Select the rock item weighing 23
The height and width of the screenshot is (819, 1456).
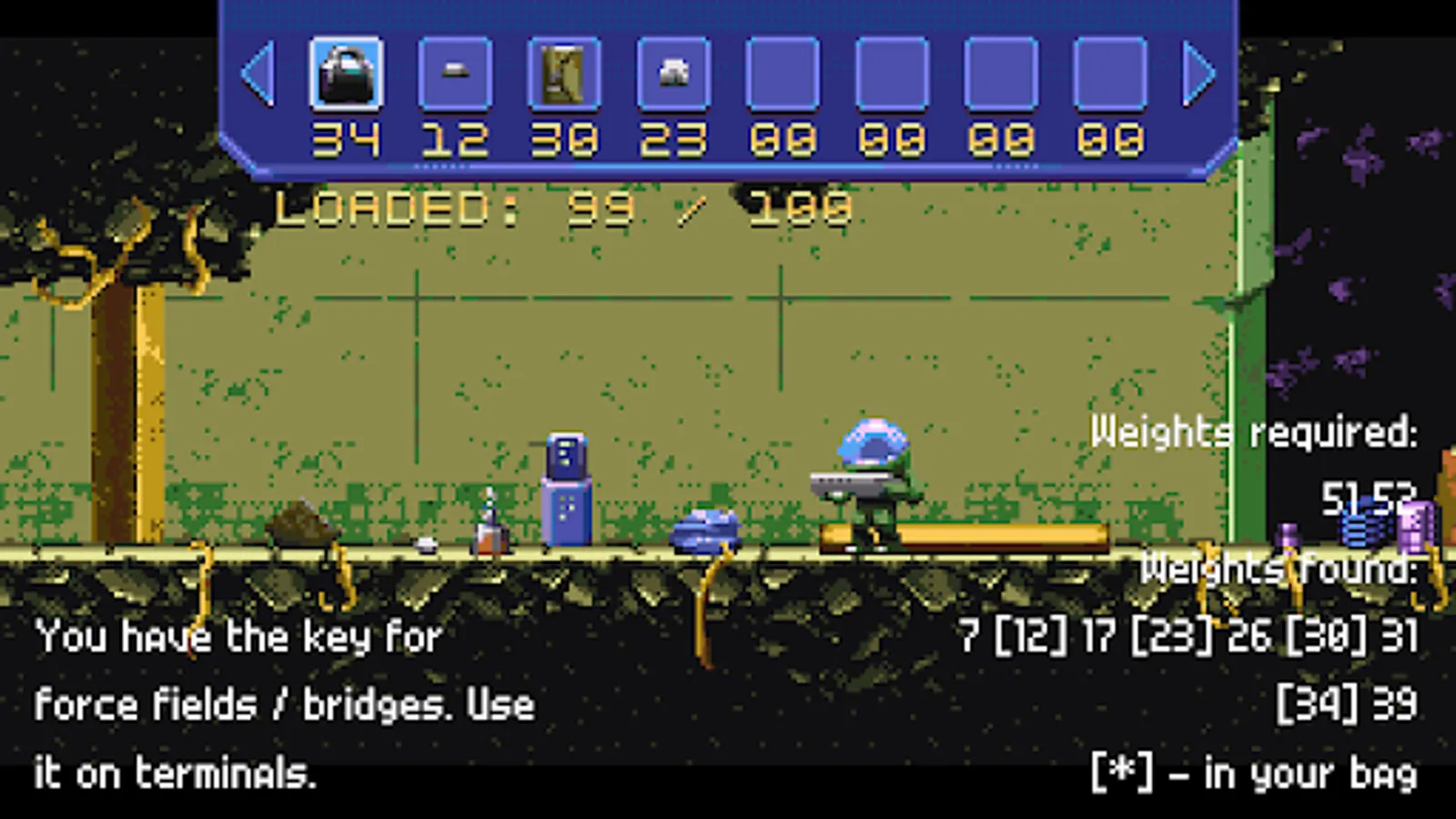coord(674,73)
